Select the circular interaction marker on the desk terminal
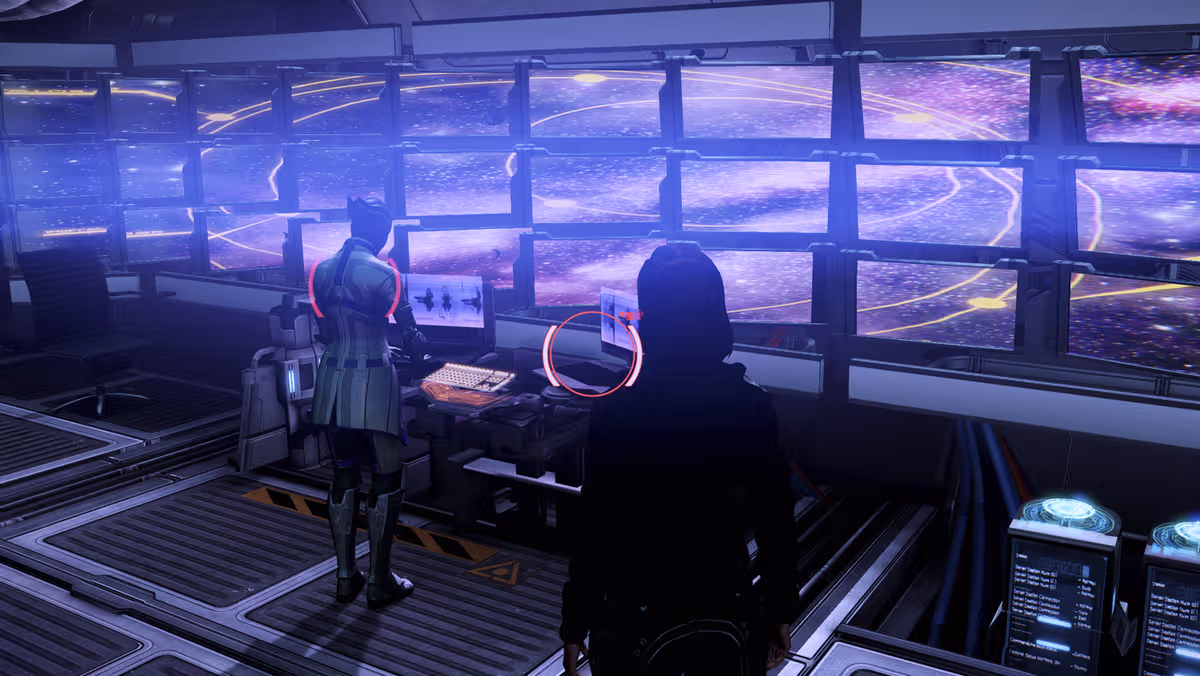Image resolution: width=1200 pixels, height=676 pixels. pos(591,353)
